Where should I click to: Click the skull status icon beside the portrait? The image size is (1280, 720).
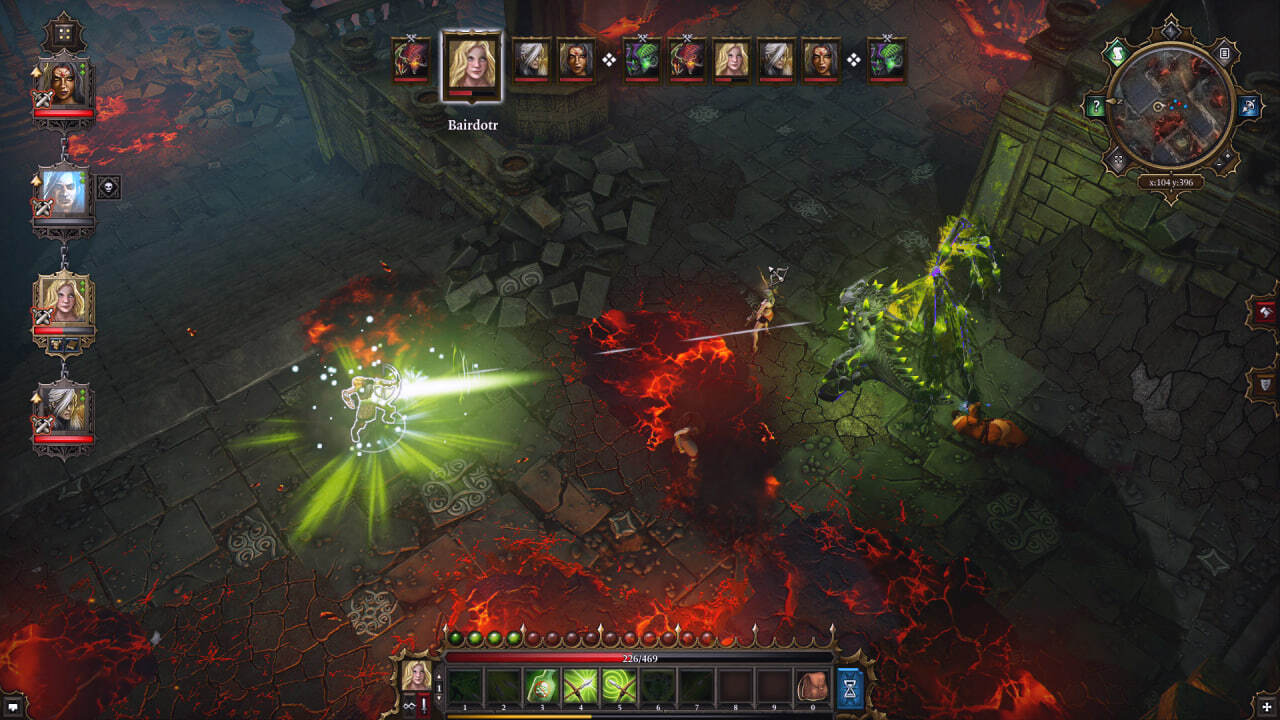click(x=108, y=187)
